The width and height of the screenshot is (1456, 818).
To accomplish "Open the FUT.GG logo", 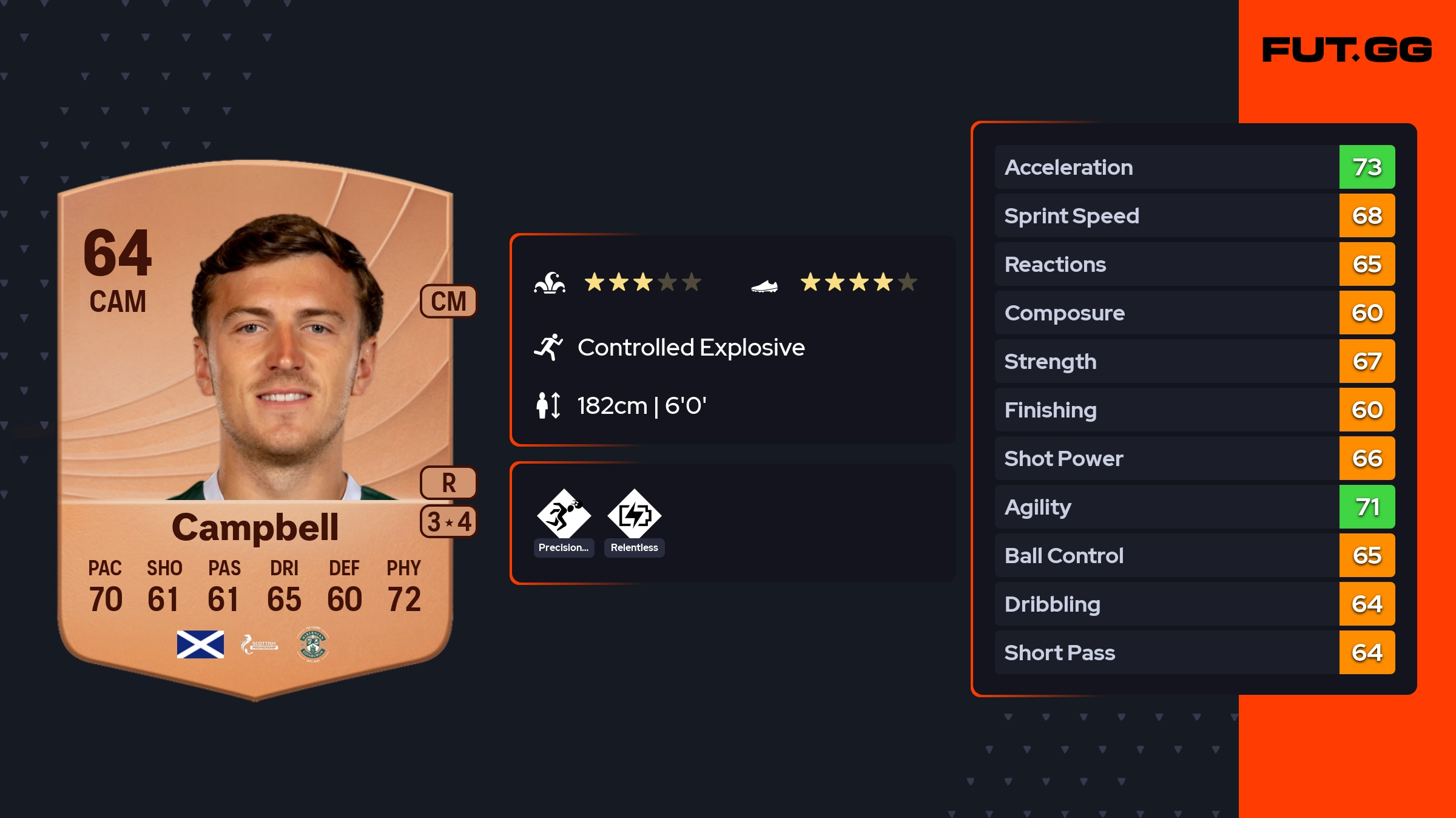I will click(x=1347, y=50).
